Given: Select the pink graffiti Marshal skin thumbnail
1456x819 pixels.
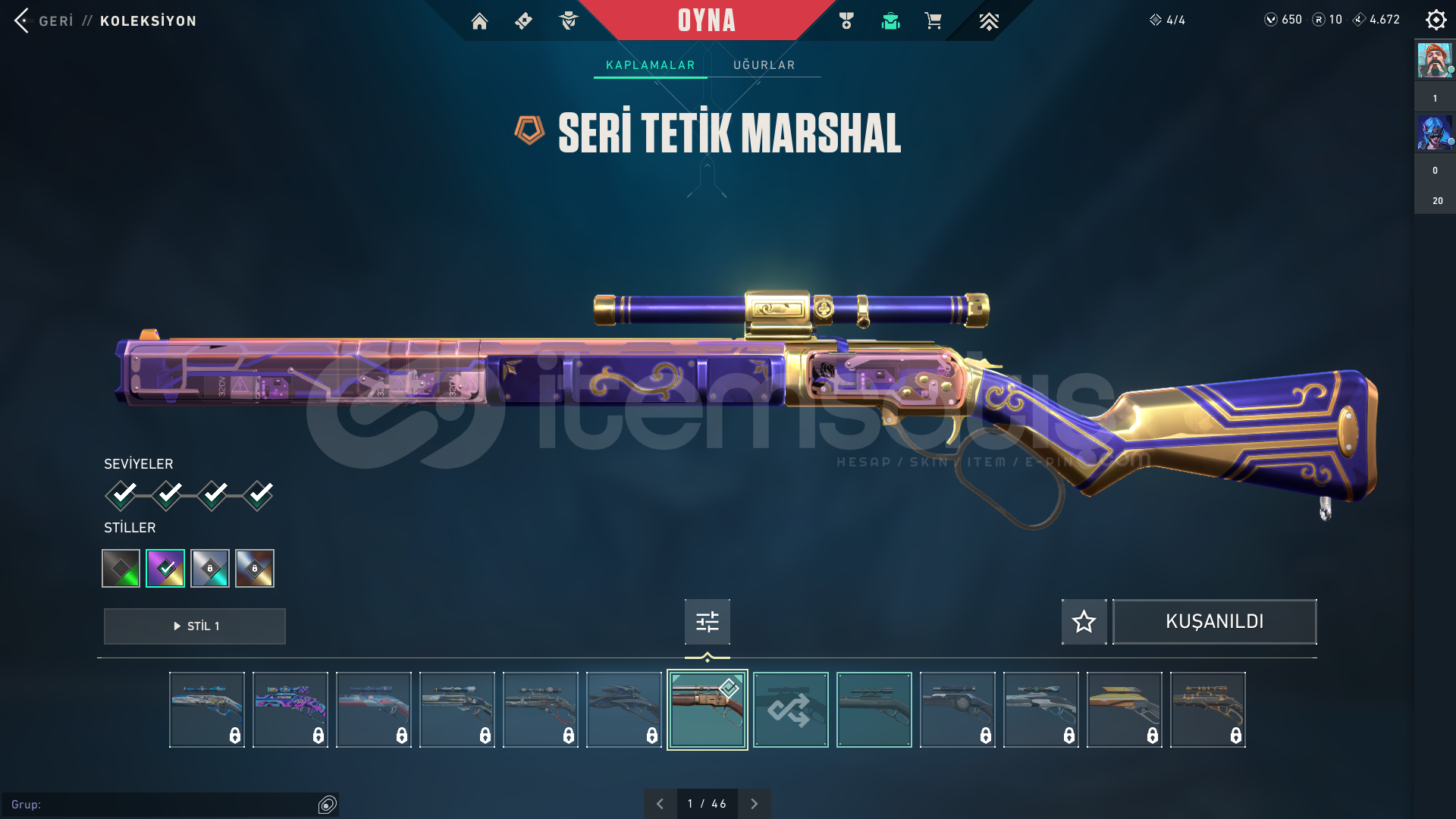Looking at the screenshot, I should pos(290,710).
